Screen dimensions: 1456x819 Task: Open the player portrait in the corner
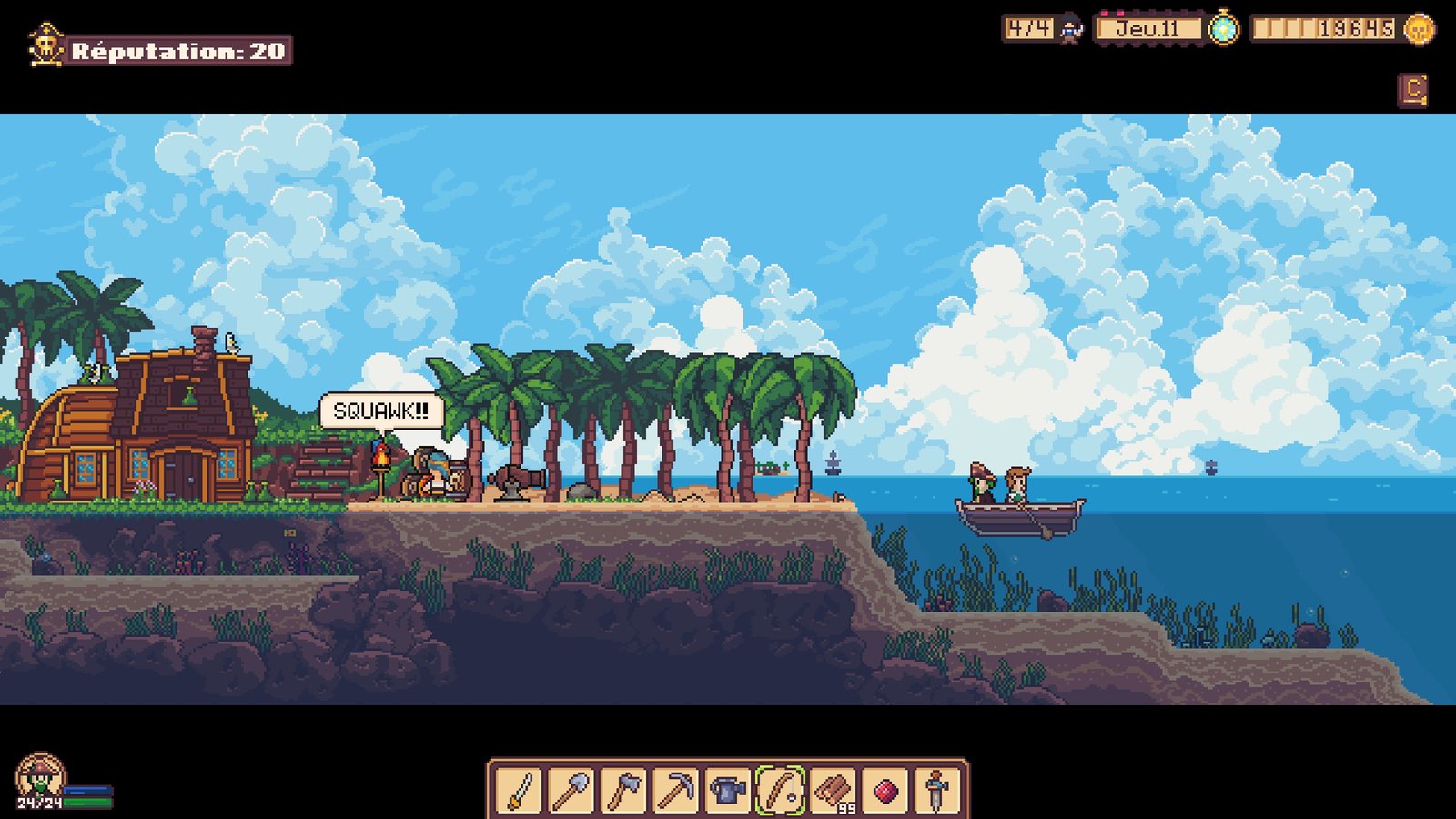[x=39, y=779]
